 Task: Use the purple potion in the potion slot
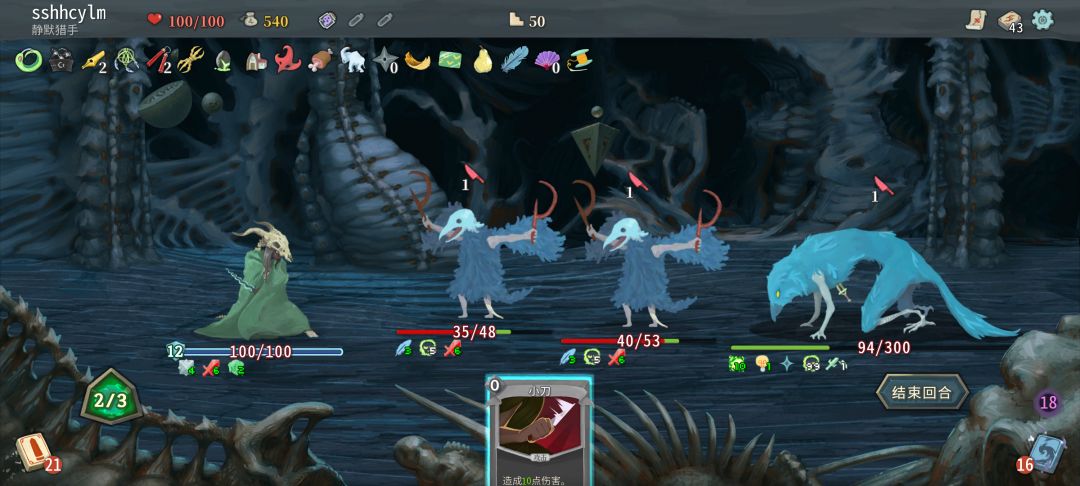(x=326, y=20)
